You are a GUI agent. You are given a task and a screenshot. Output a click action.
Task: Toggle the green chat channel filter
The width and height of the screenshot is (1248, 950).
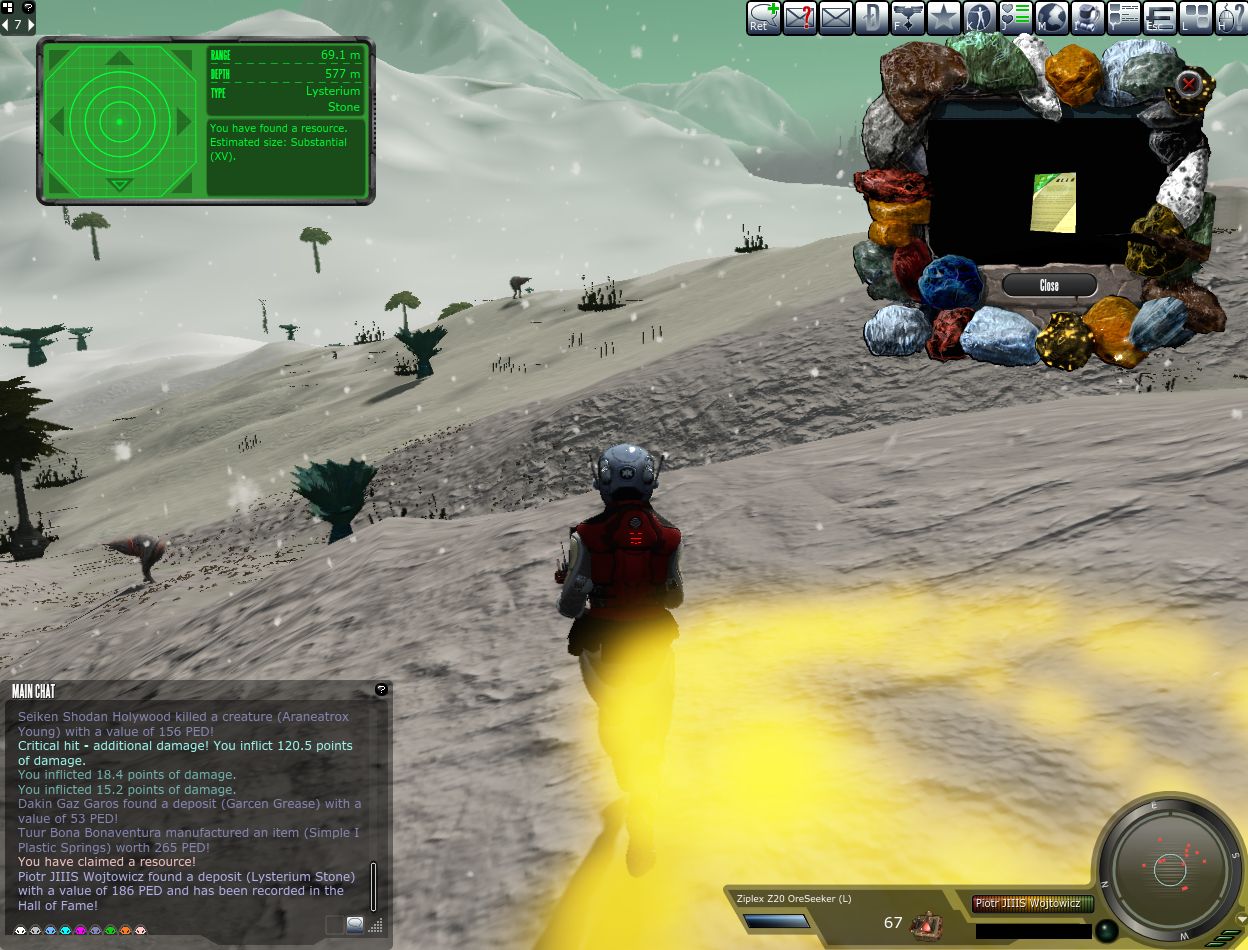click(x=110, y=930)
